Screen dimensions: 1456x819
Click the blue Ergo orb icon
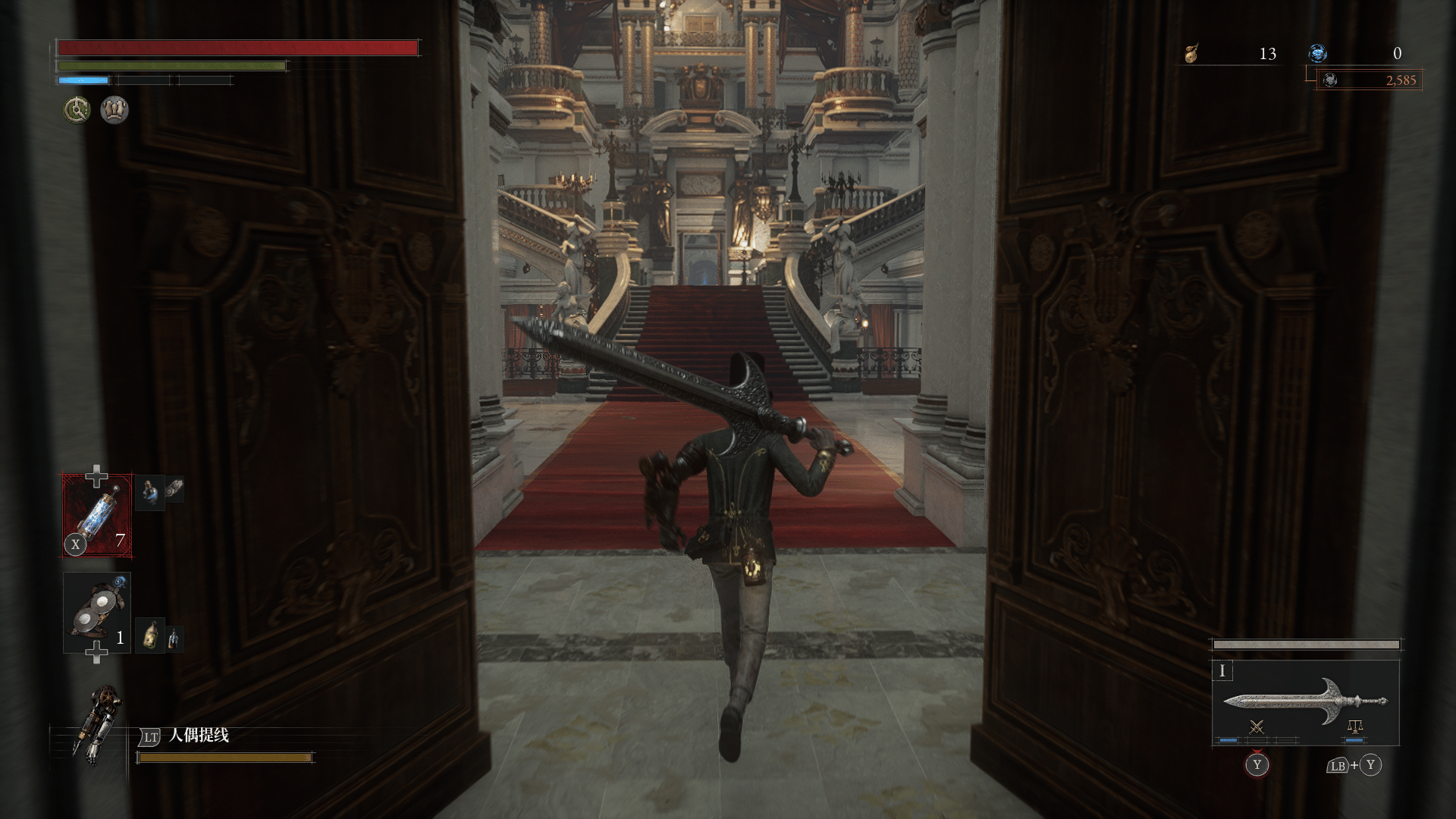[1318, 53]
